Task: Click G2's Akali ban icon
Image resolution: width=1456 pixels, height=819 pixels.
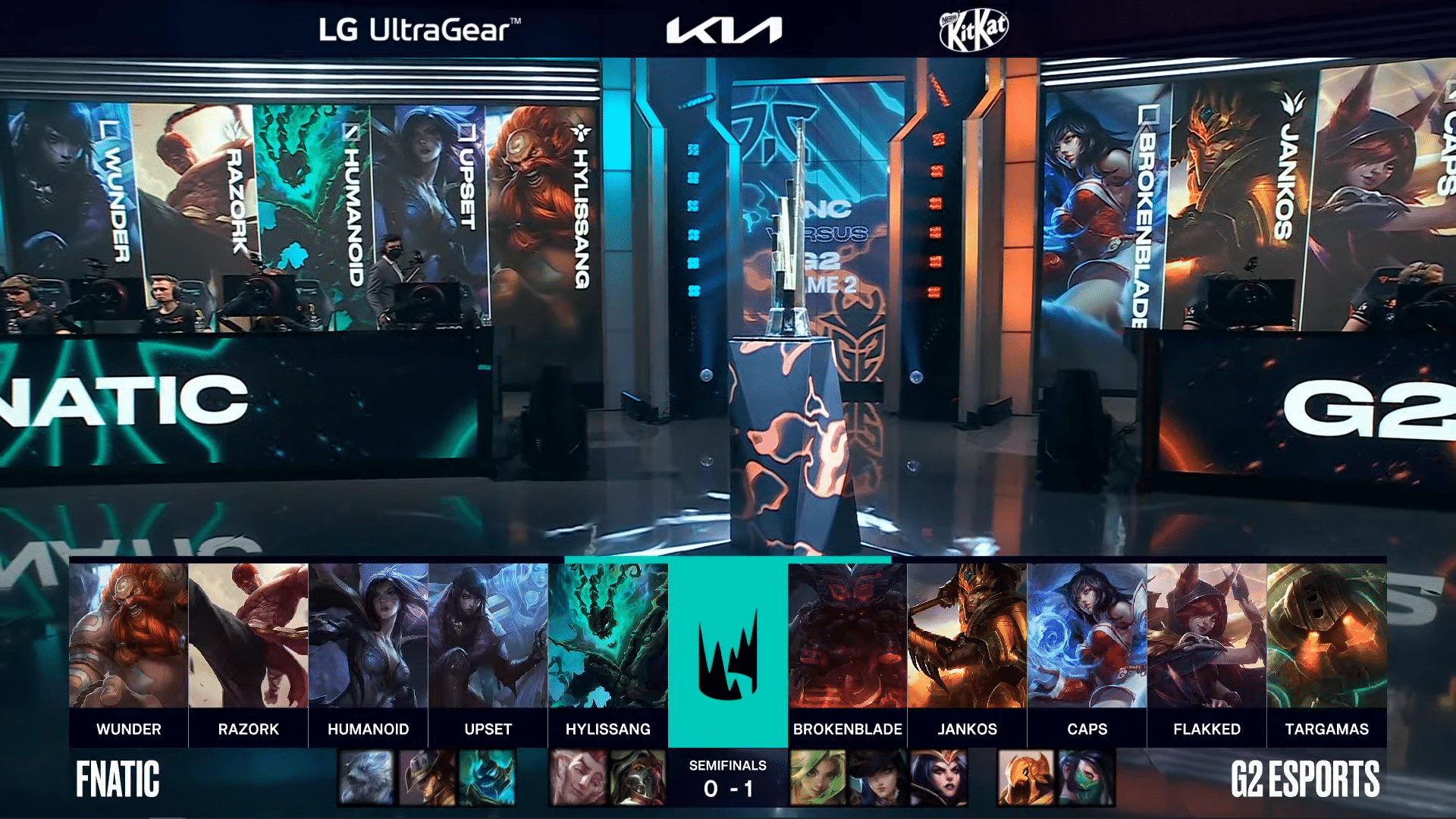Action: tap(1086, 778)
